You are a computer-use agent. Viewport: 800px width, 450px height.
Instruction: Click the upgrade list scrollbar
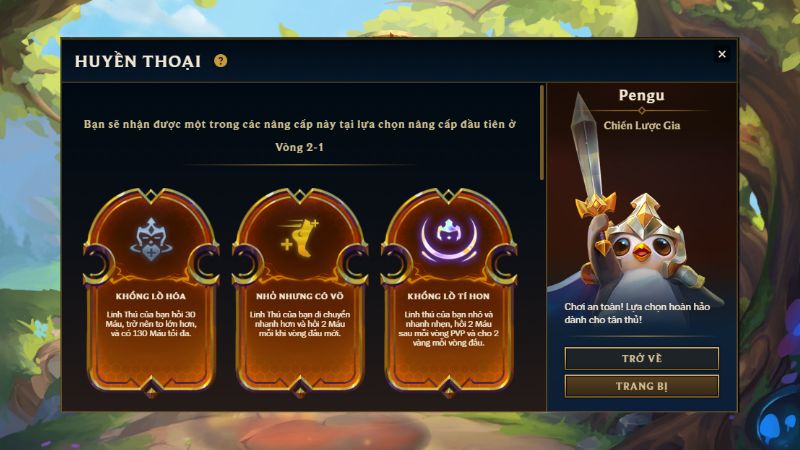pyautogui.click(x=542, y=130)
